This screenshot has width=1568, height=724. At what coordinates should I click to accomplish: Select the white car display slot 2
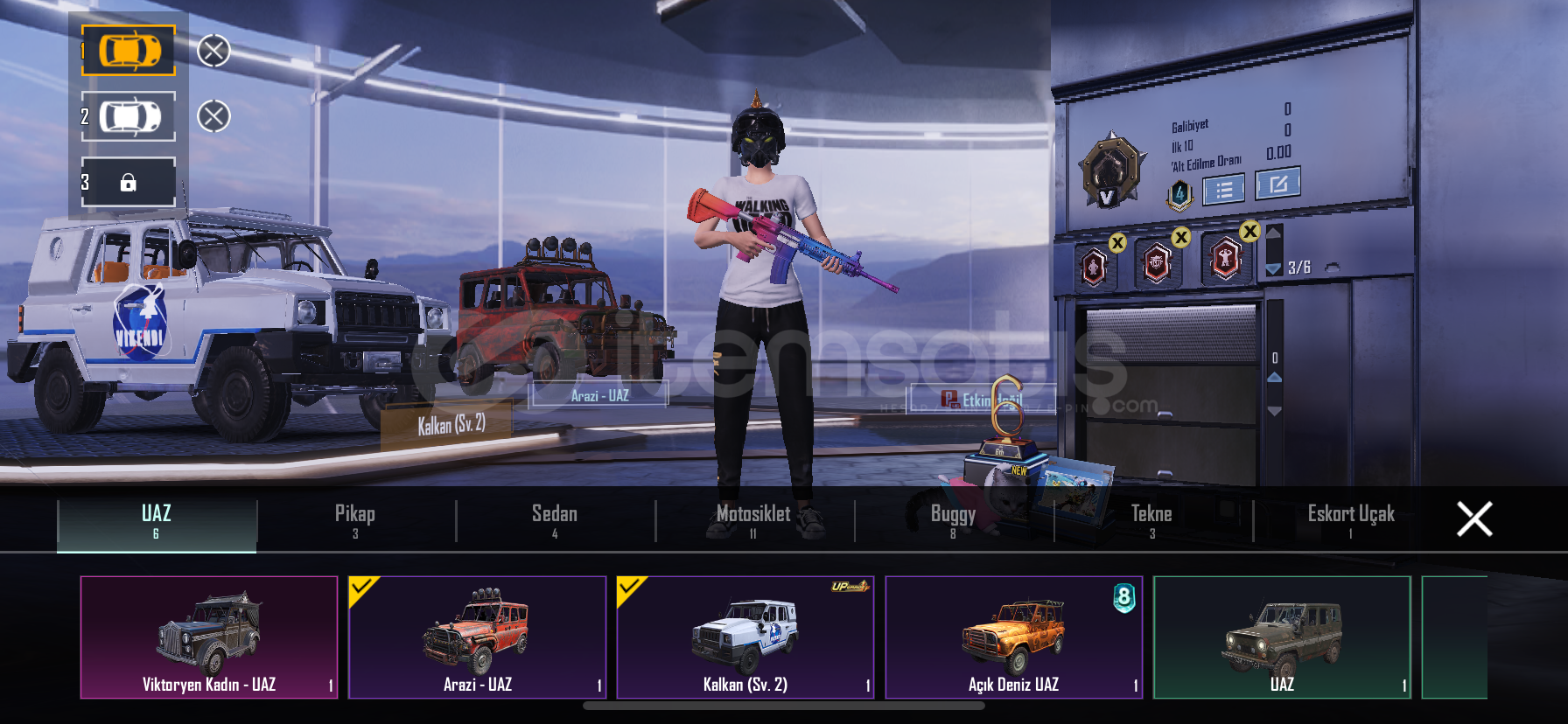pos(129,116)
